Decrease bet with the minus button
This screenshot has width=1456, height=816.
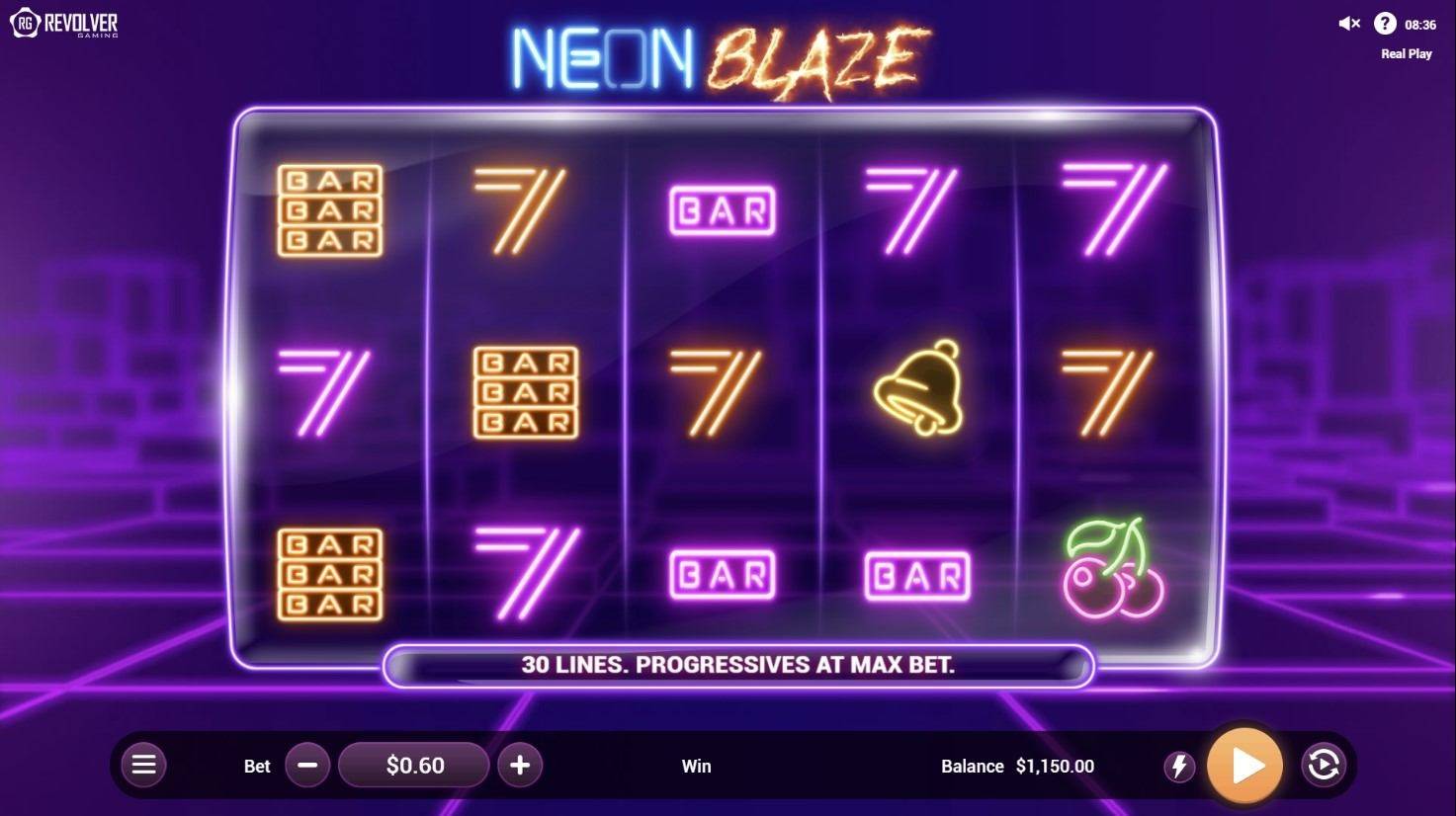(x=307, y=765)
